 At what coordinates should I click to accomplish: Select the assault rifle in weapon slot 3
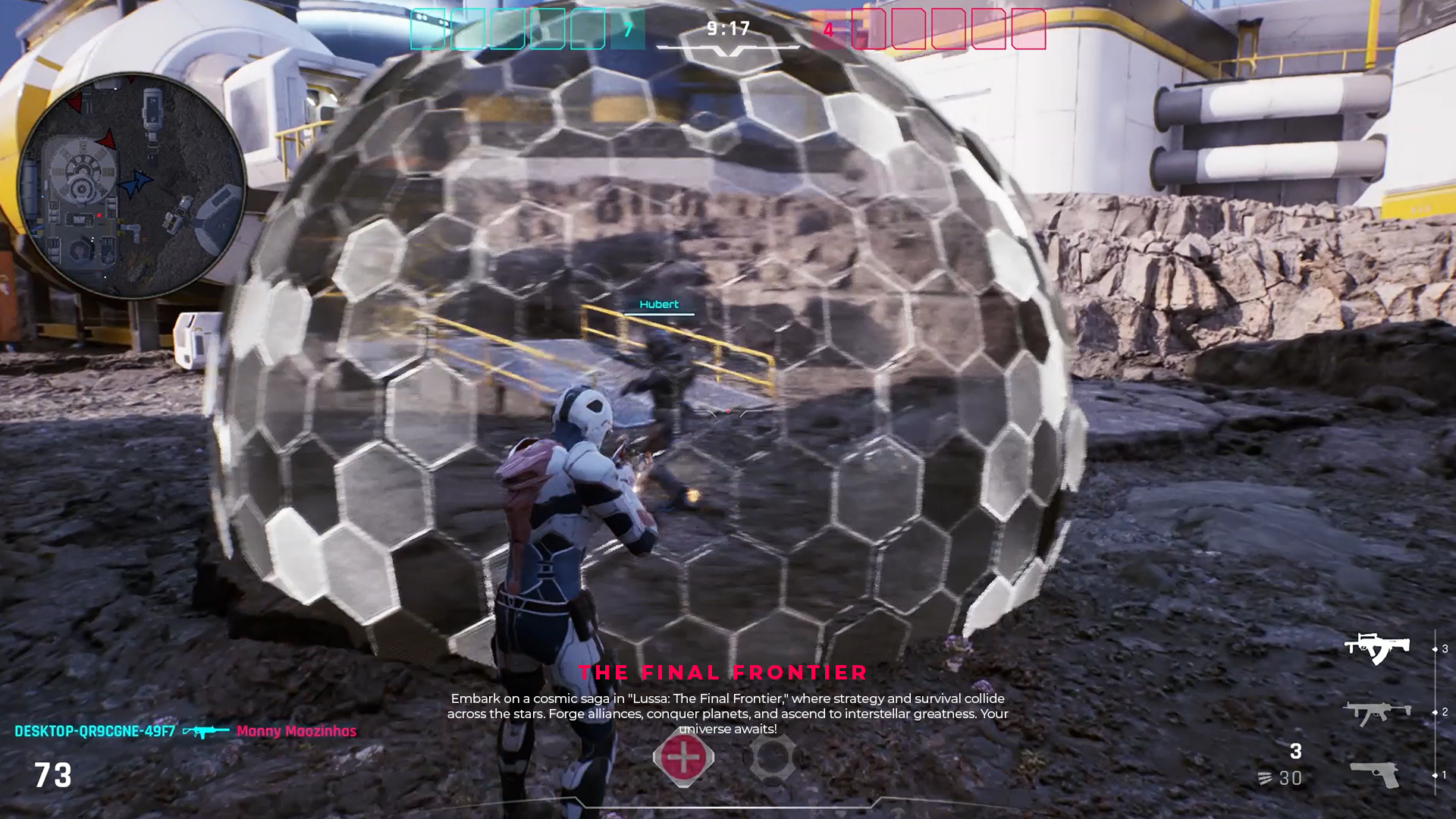point(1376,648)
